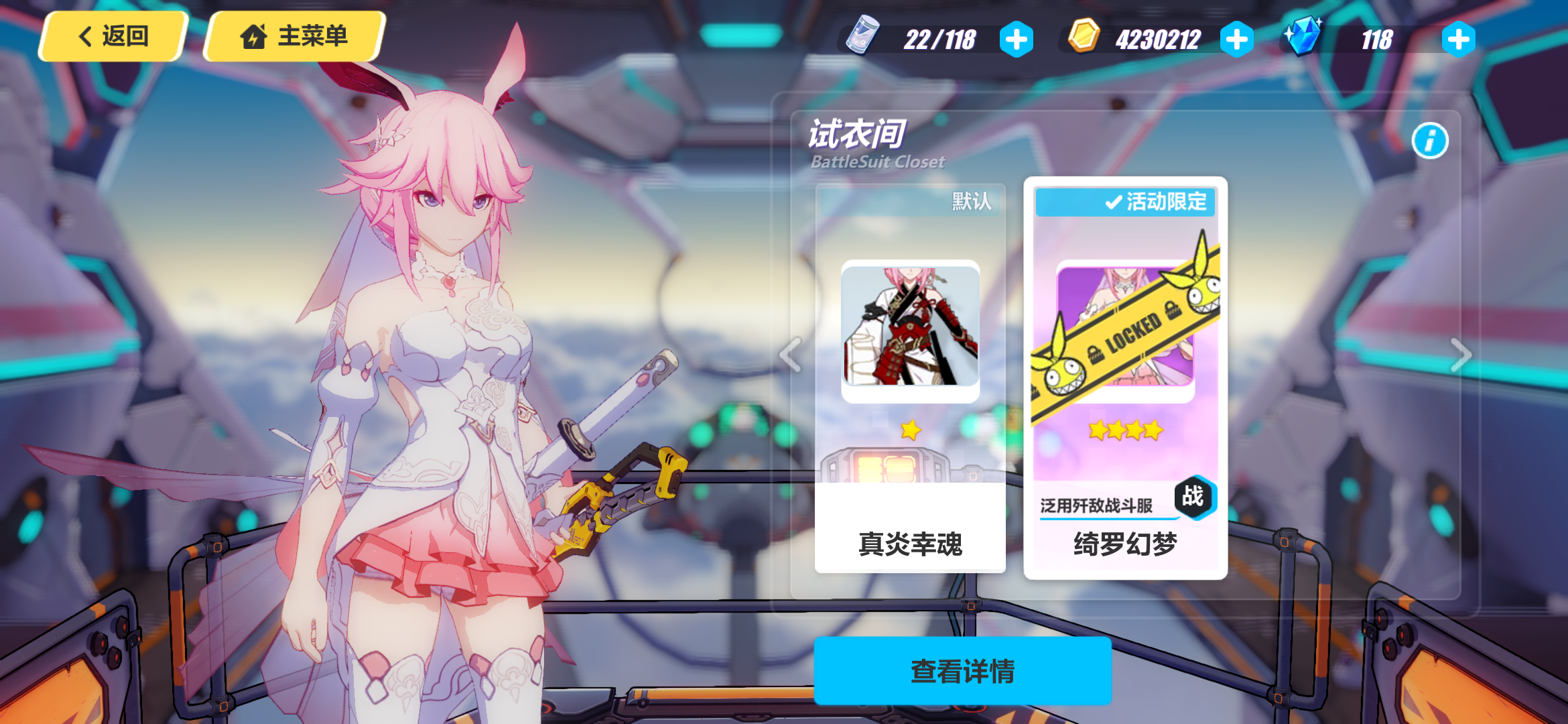The width and height of the screenshot is (1568, 724).
Task: Add crystals via the plus icon next to 118
Action: 1457,40
